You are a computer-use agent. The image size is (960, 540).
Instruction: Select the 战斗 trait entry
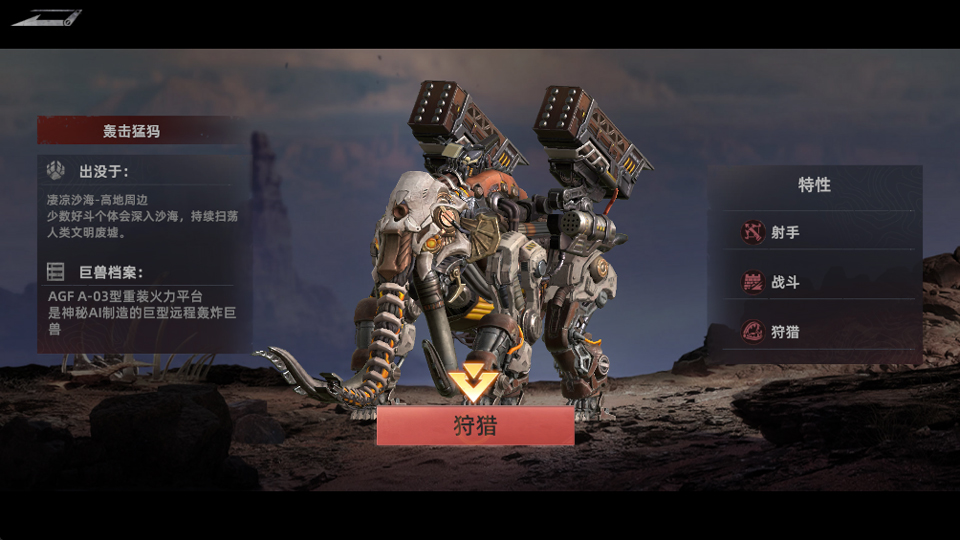(814, 282)
